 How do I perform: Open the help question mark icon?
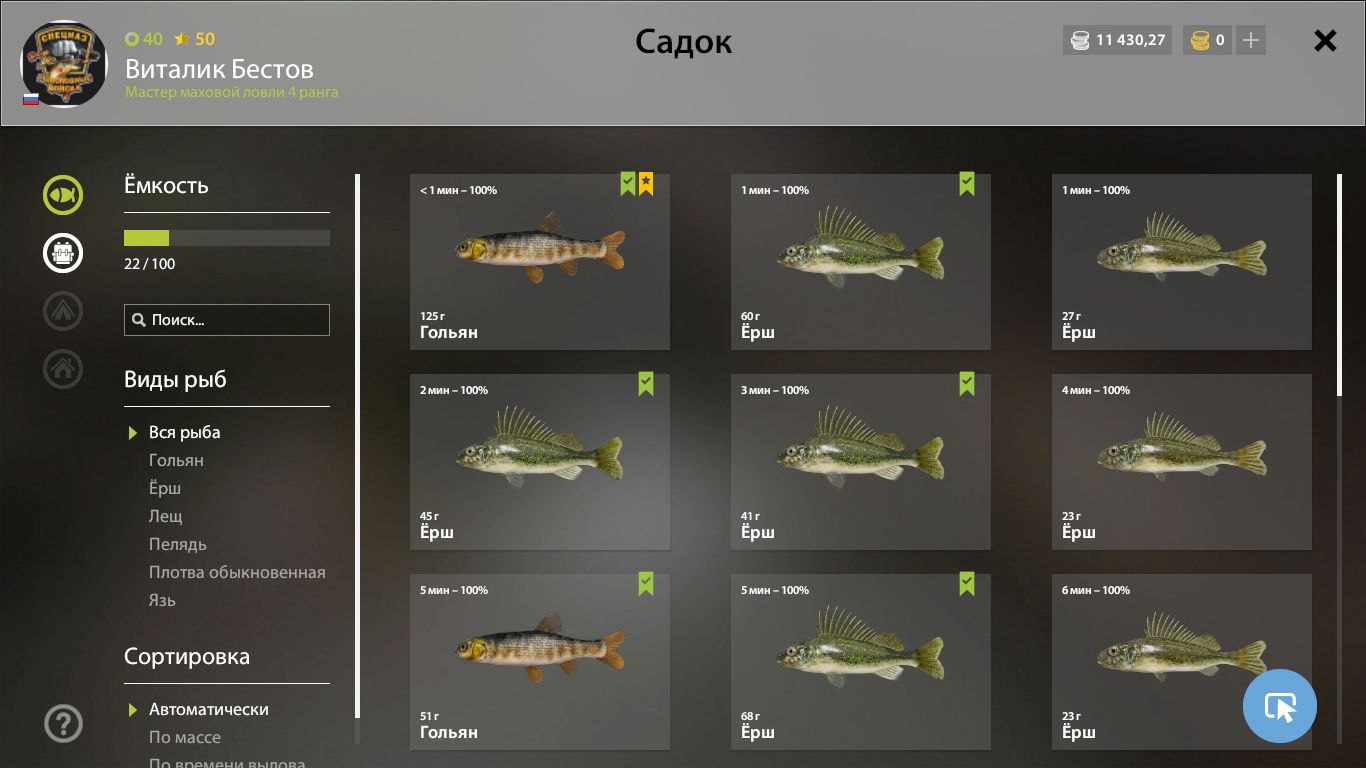click(62, 723)
